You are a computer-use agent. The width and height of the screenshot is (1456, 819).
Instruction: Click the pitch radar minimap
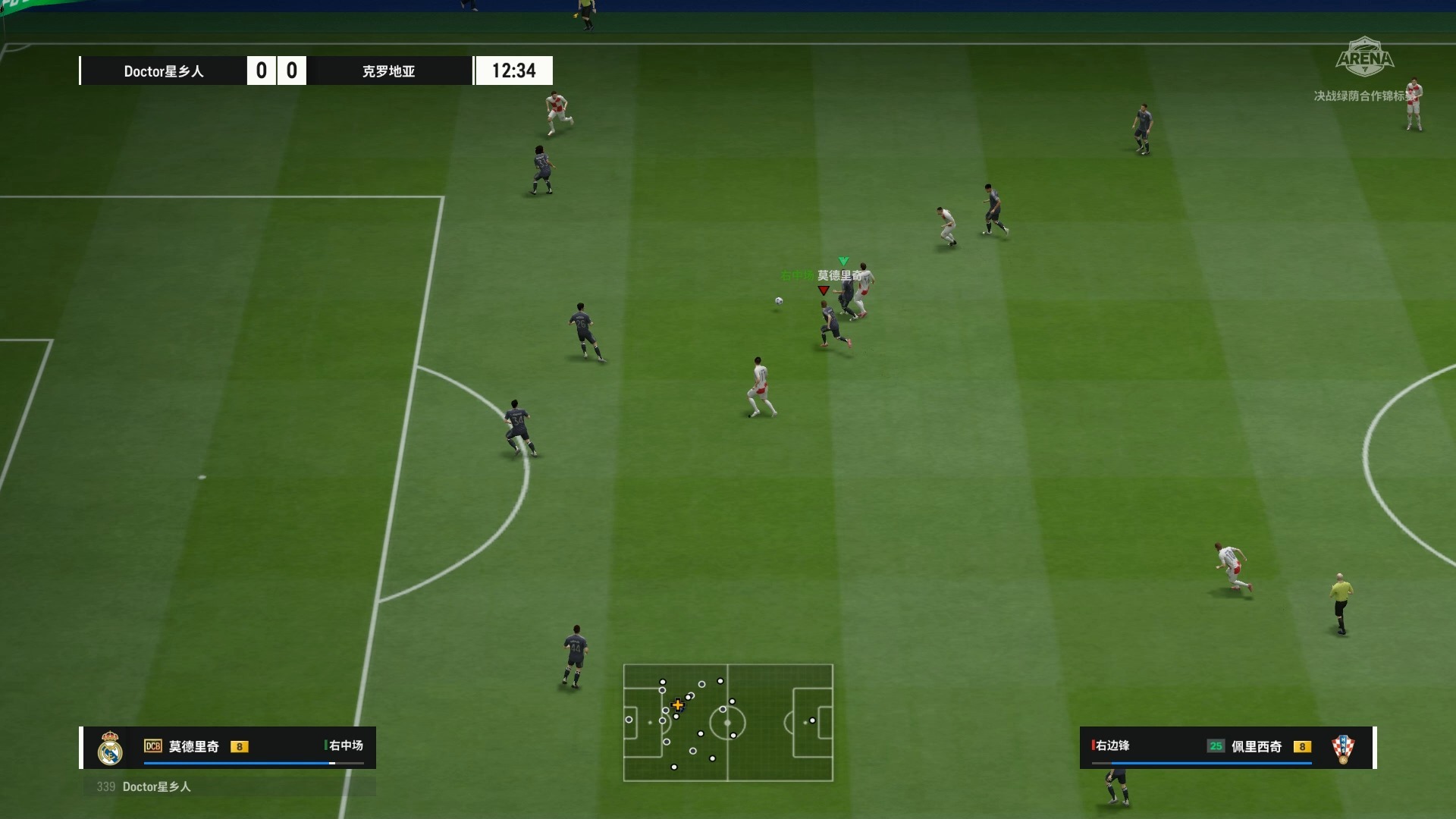pyautogui.click(x=728, y=723)
